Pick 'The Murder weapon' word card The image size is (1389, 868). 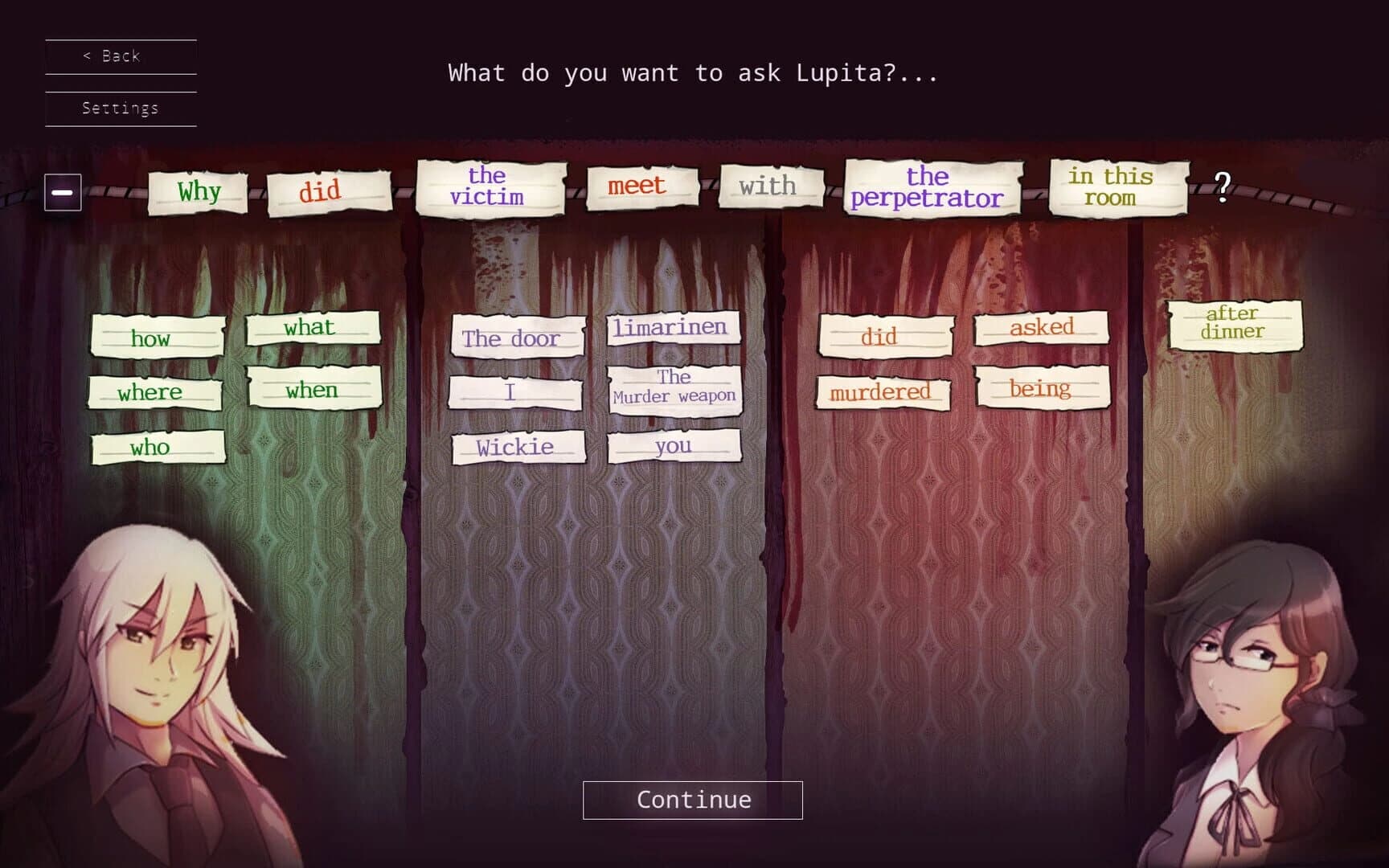675,387
